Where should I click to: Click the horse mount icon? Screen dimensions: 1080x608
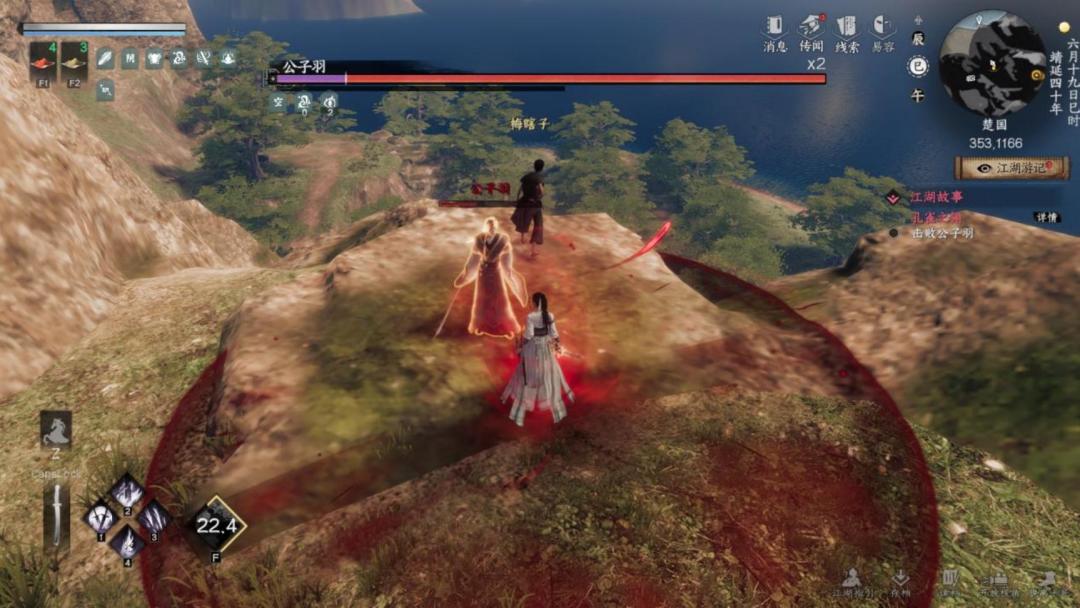[x=56, y=429]
